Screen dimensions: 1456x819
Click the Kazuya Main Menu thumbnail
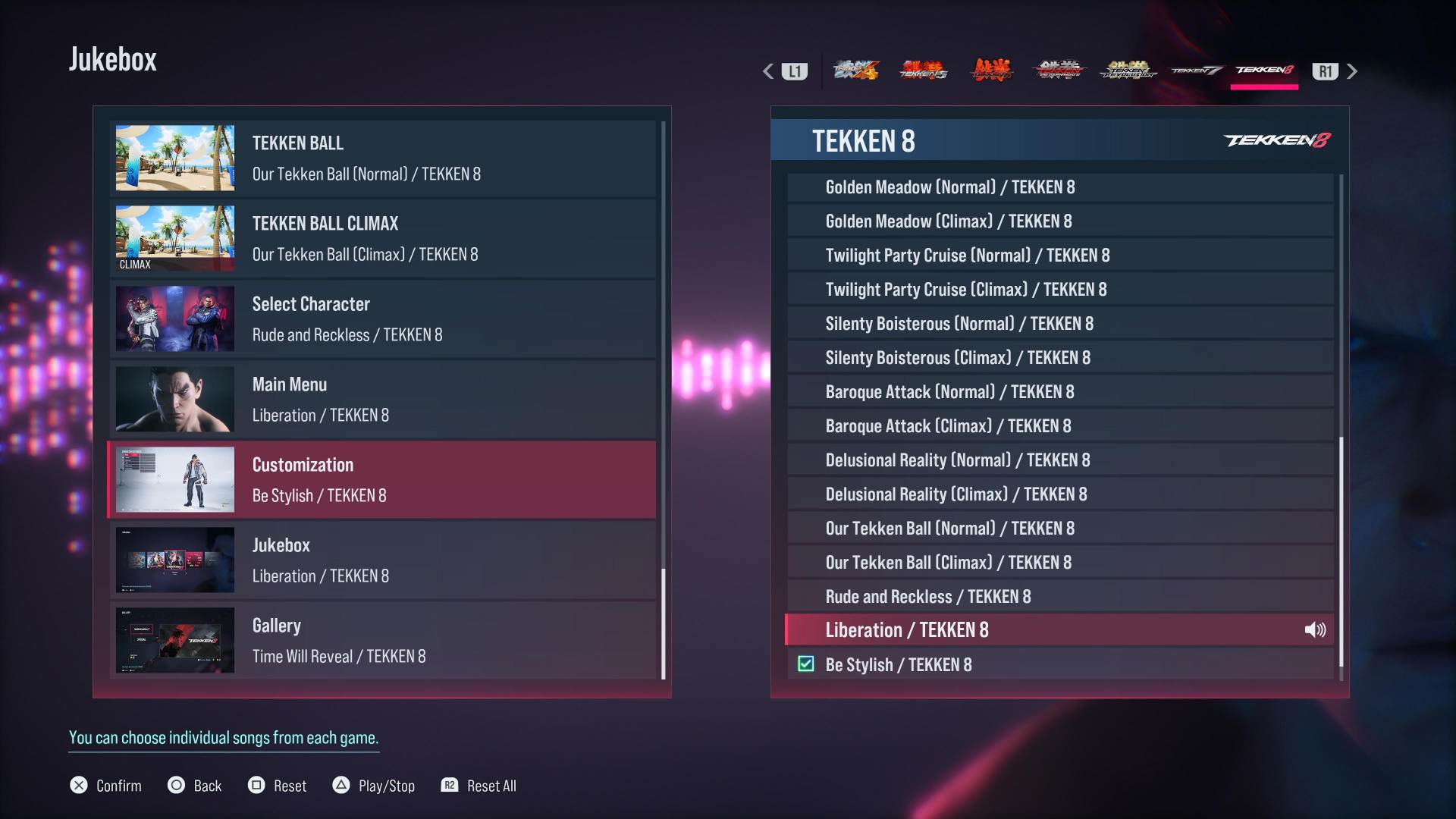(174, 400)
